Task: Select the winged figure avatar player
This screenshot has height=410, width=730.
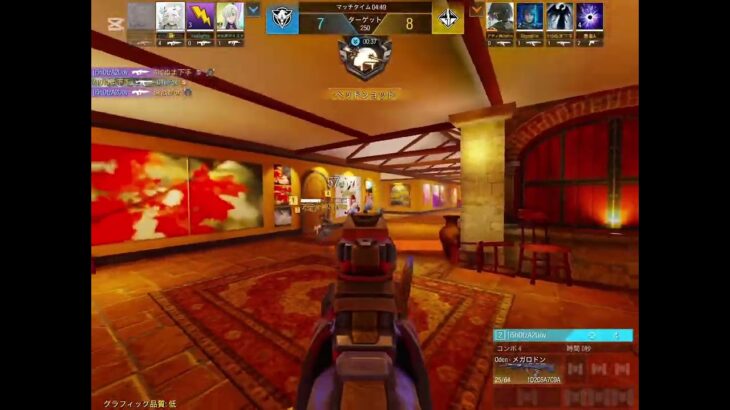Action: coord(559,16)
